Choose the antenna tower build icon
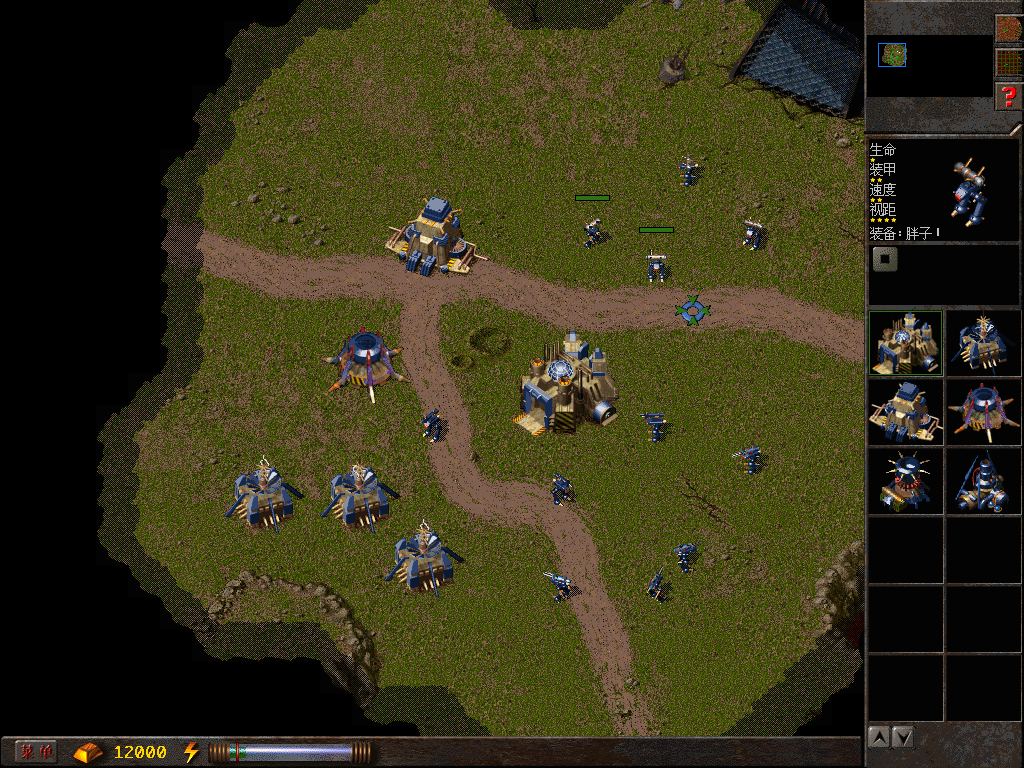 tap(984, 480)
